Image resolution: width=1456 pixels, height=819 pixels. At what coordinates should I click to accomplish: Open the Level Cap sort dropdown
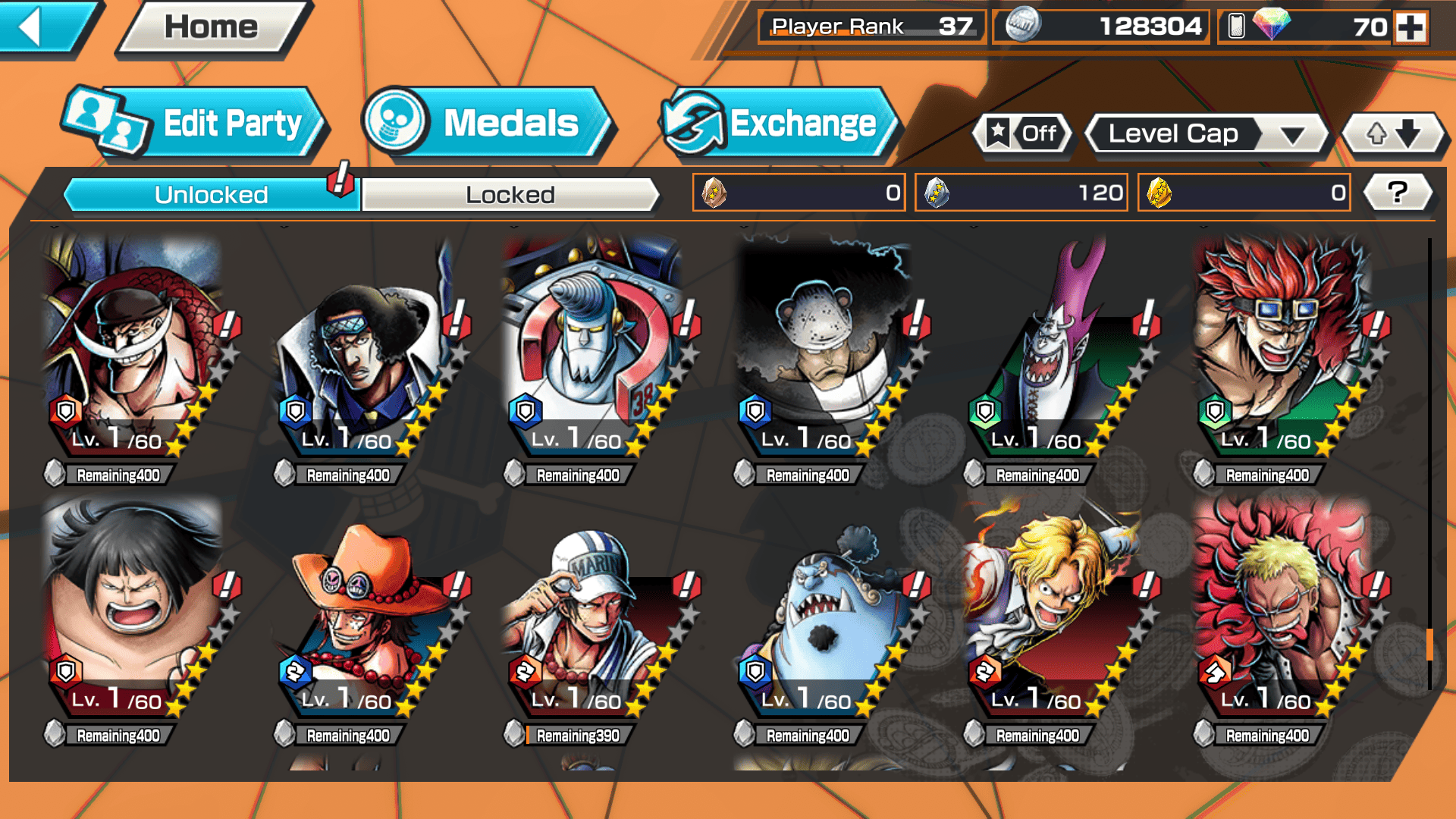click(1207, 134)
